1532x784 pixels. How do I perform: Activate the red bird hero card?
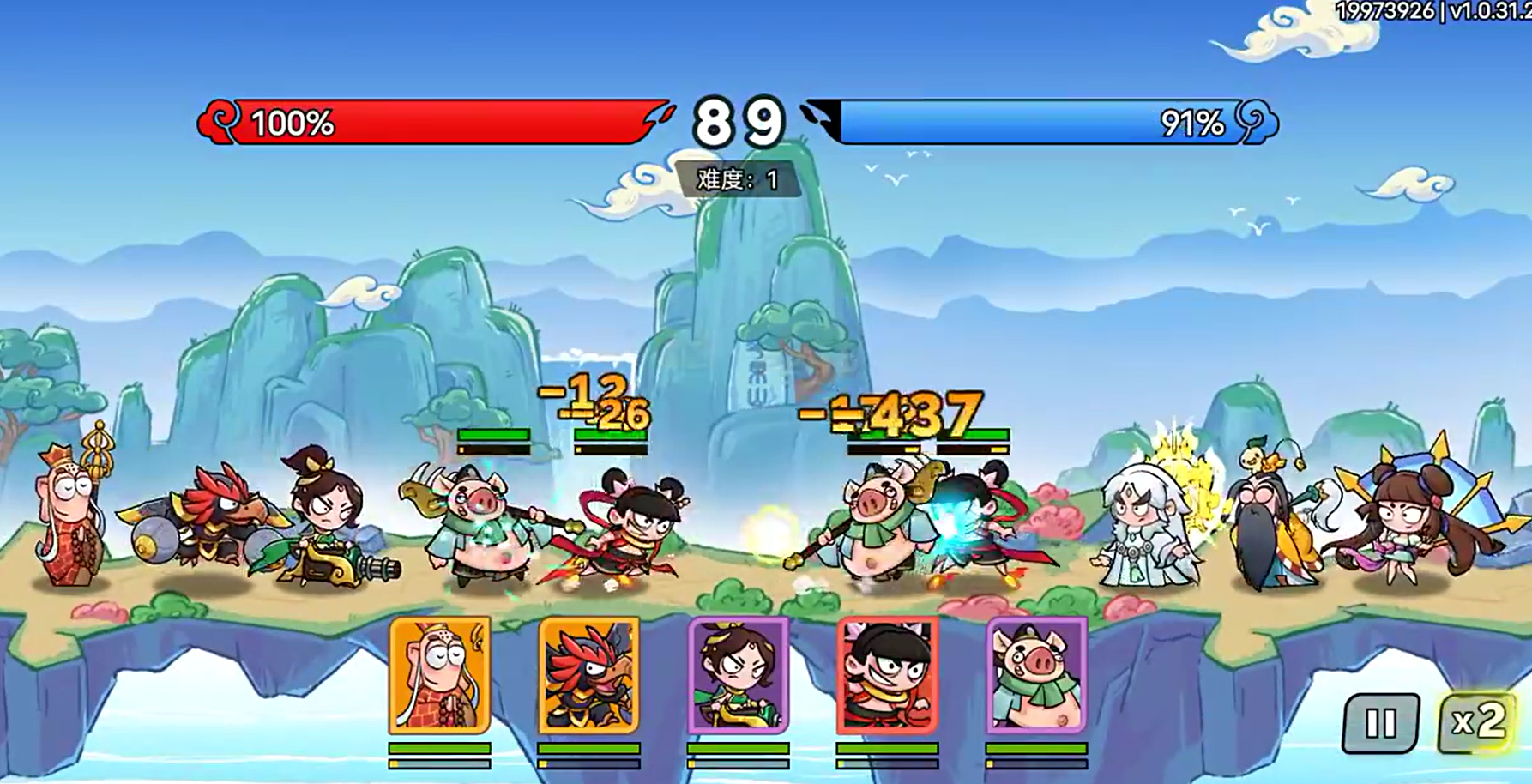[x=589, y=676]
